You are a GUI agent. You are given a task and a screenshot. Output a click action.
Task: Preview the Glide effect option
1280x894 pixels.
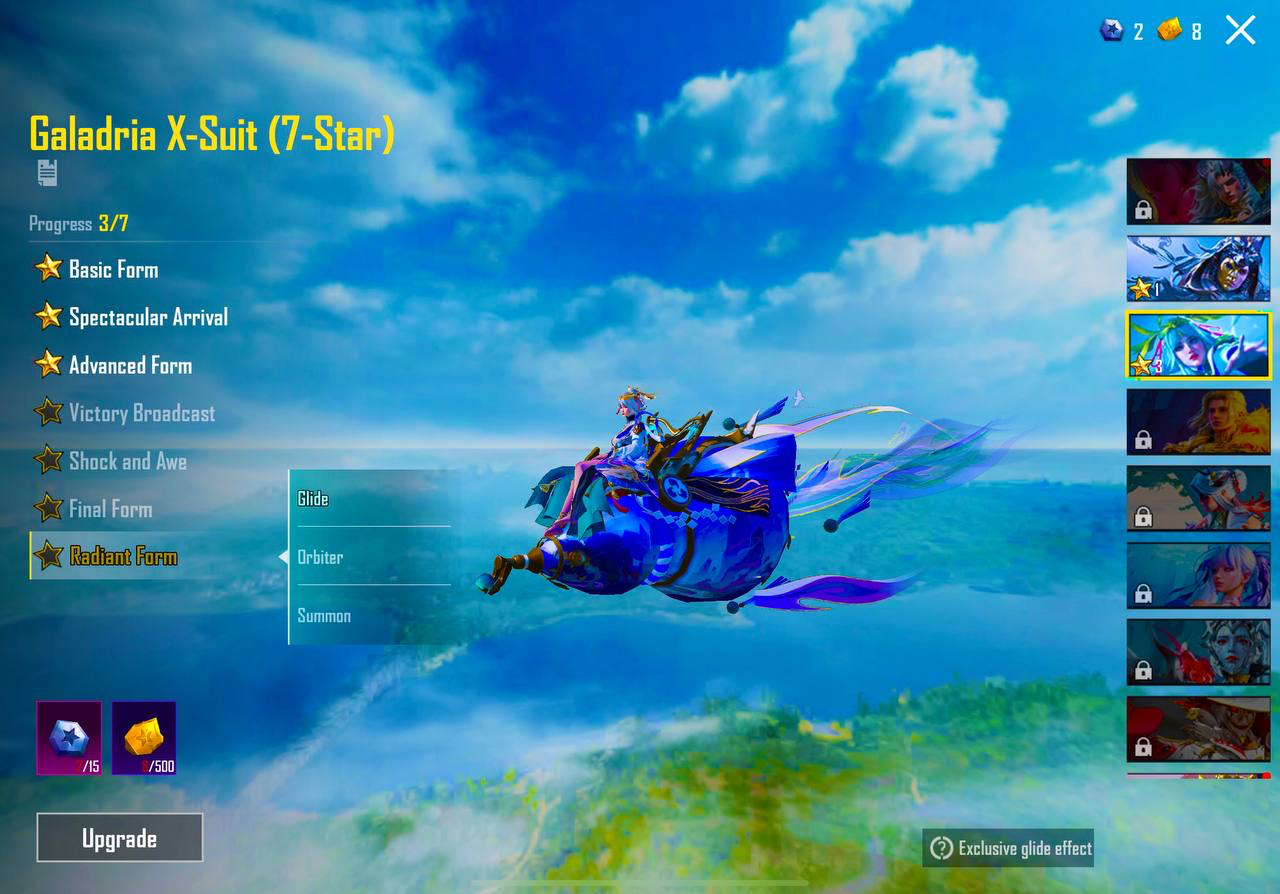point(370,498)
